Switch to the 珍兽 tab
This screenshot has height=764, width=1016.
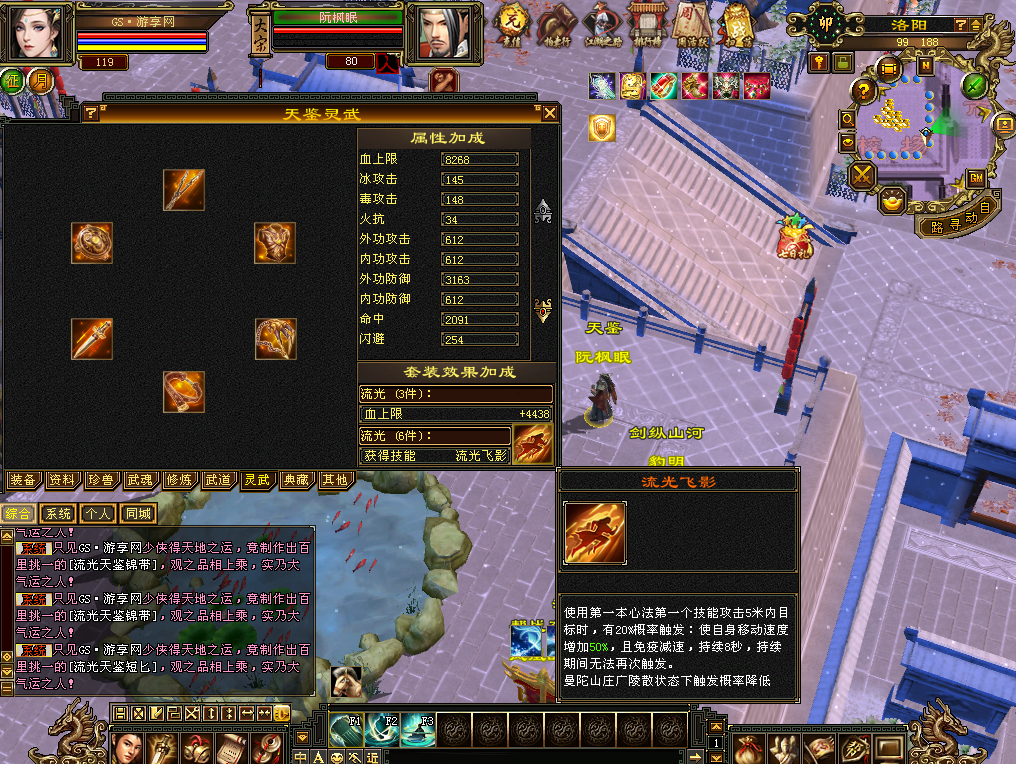click(101, 480)
